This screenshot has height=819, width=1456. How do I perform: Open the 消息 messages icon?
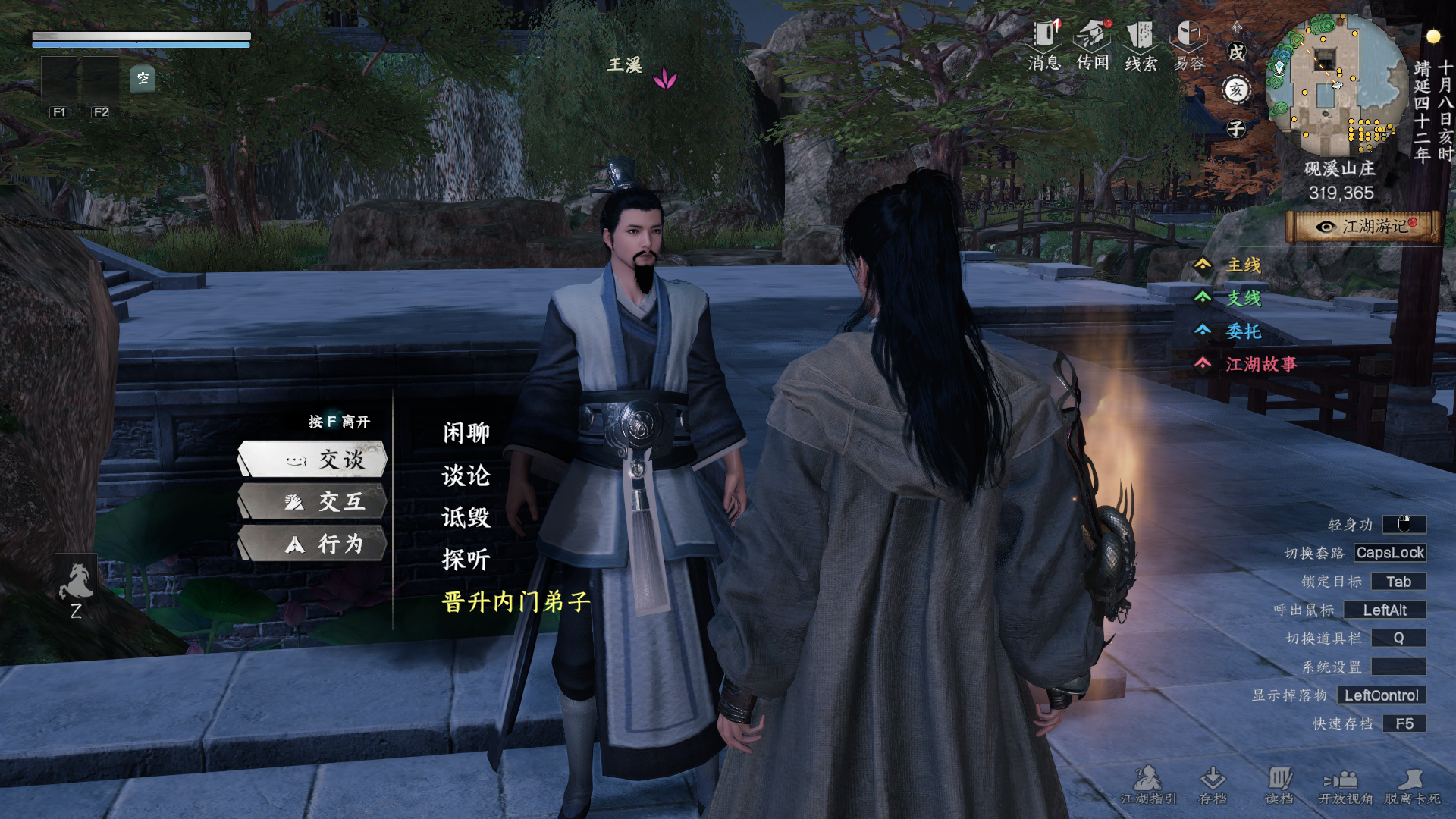[x=1044, y=45]
